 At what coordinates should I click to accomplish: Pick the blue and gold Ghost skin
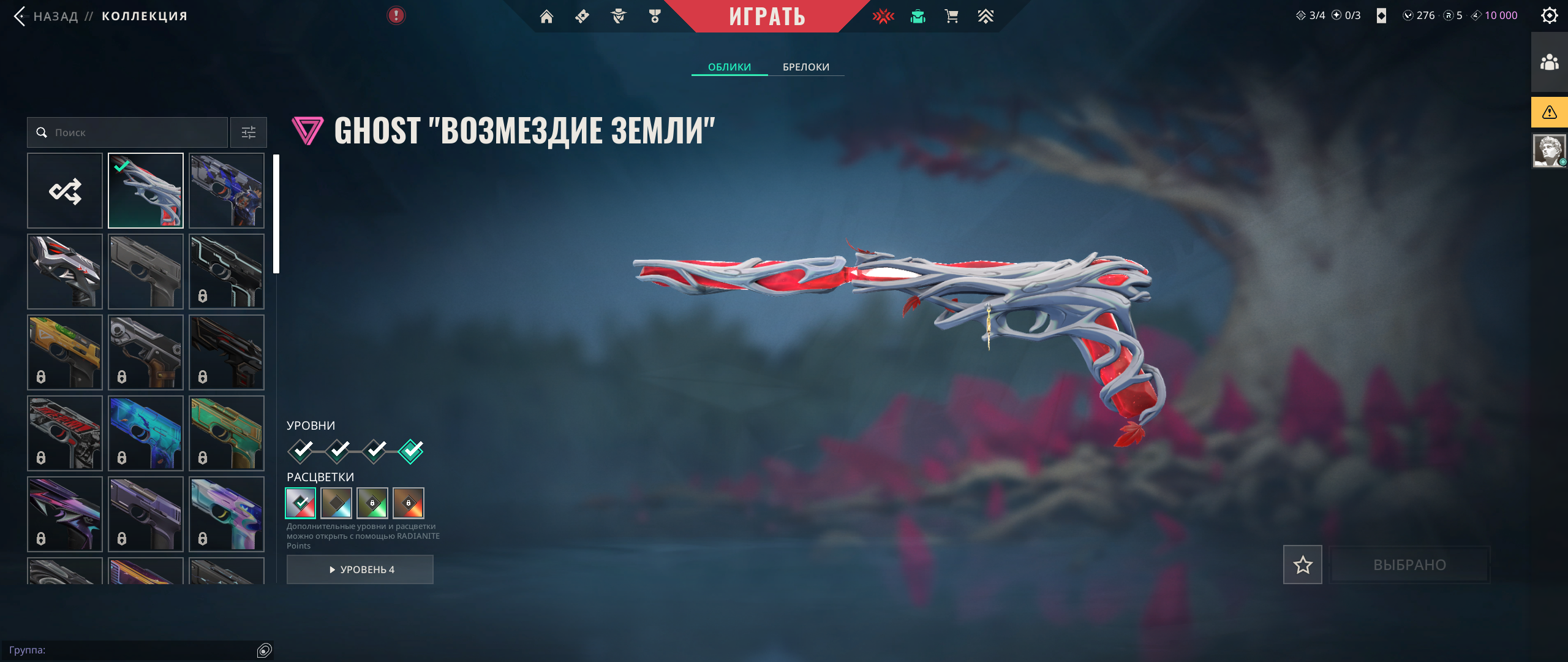[x=227, y=191]
